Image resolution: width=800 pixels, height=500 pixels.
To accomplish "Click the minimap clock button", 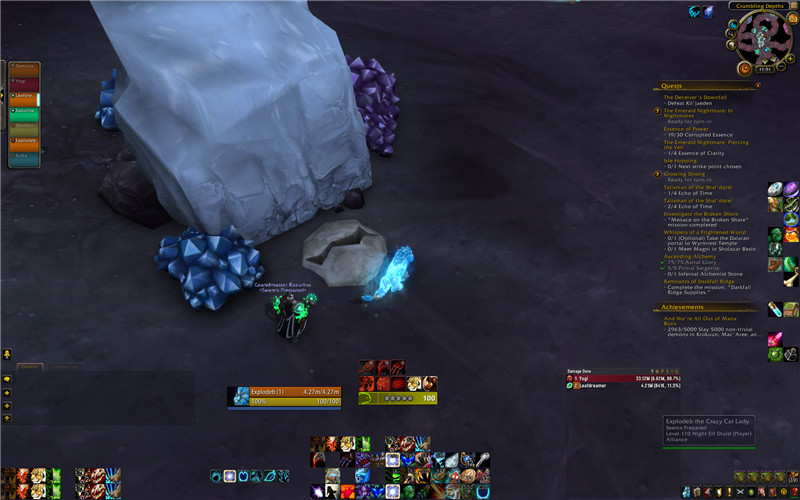I will pyautogui.click(x=766, y=69).
